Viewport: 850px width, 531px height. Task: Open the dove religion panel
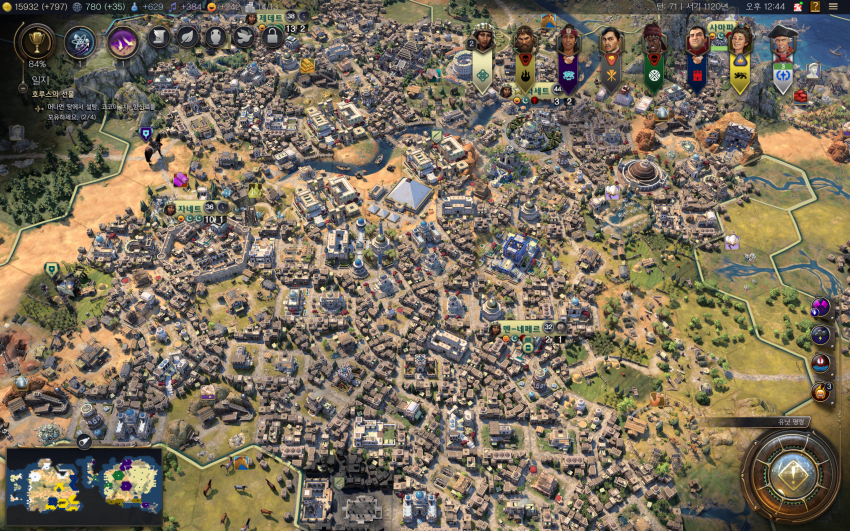[x=243, y=37]
